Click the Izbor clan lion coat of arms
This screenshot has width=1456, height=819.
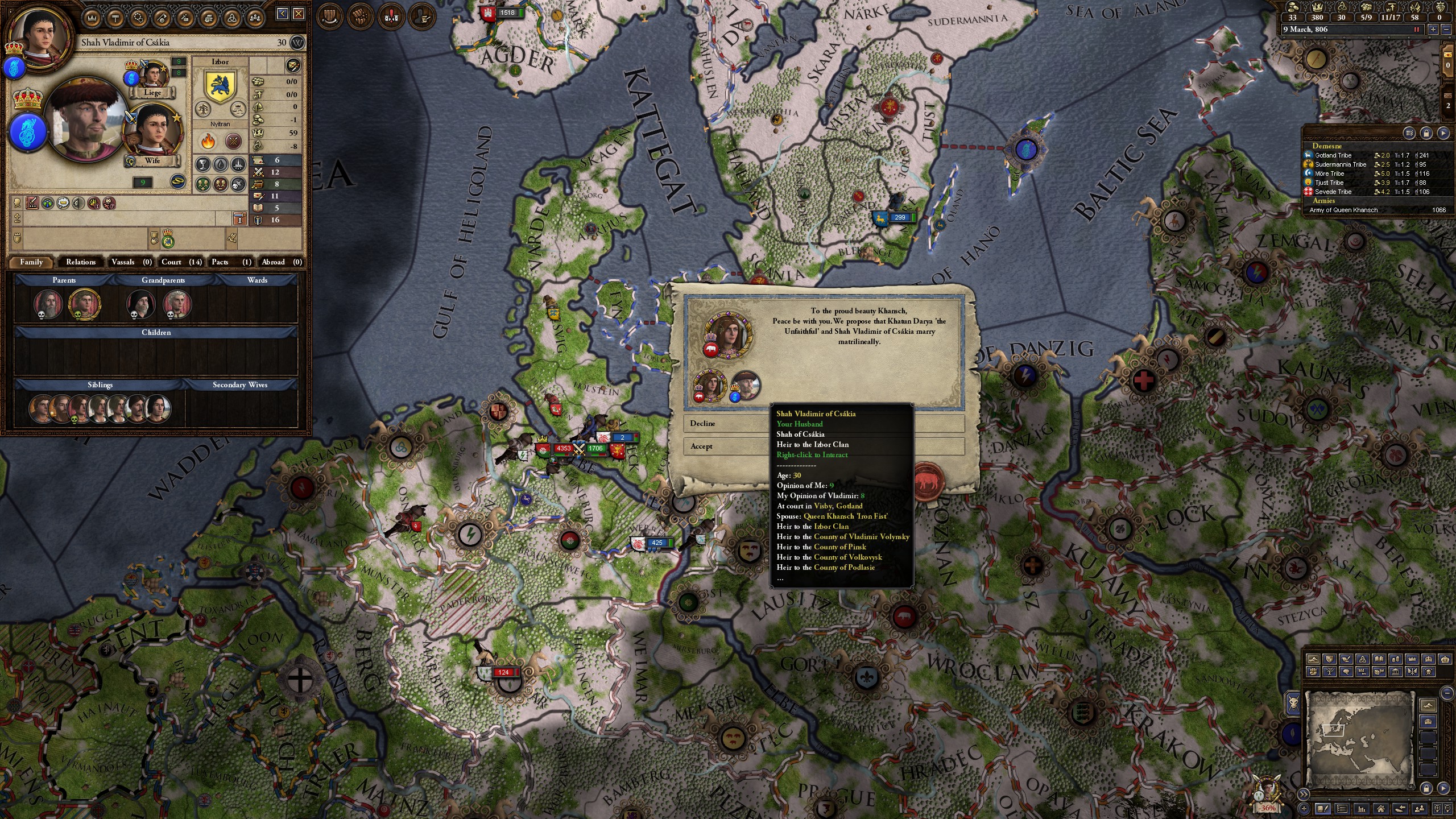tap(219, 85)
